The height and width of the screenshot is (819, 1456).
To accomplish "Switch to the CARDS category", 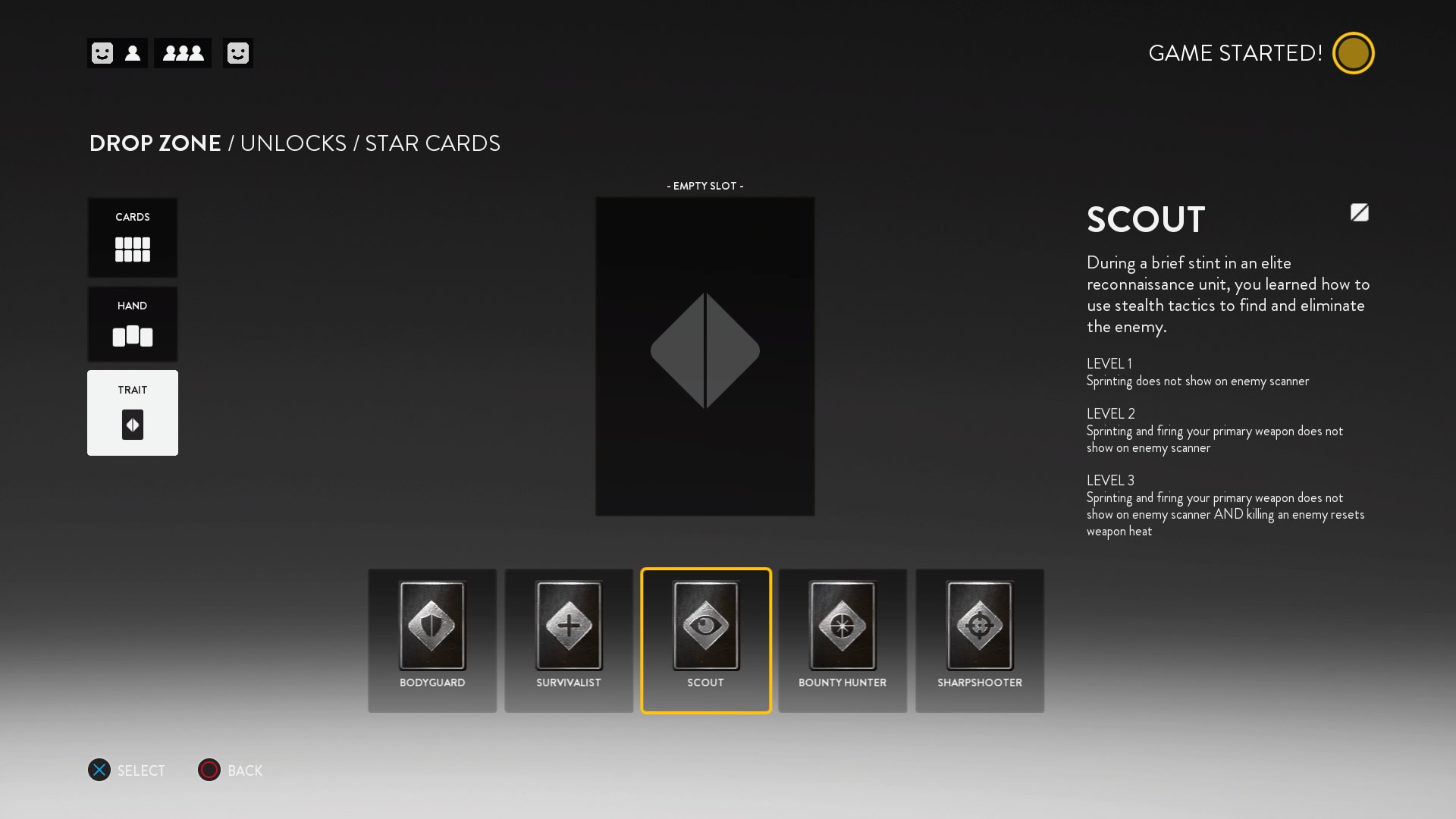I will click(133, 237).
